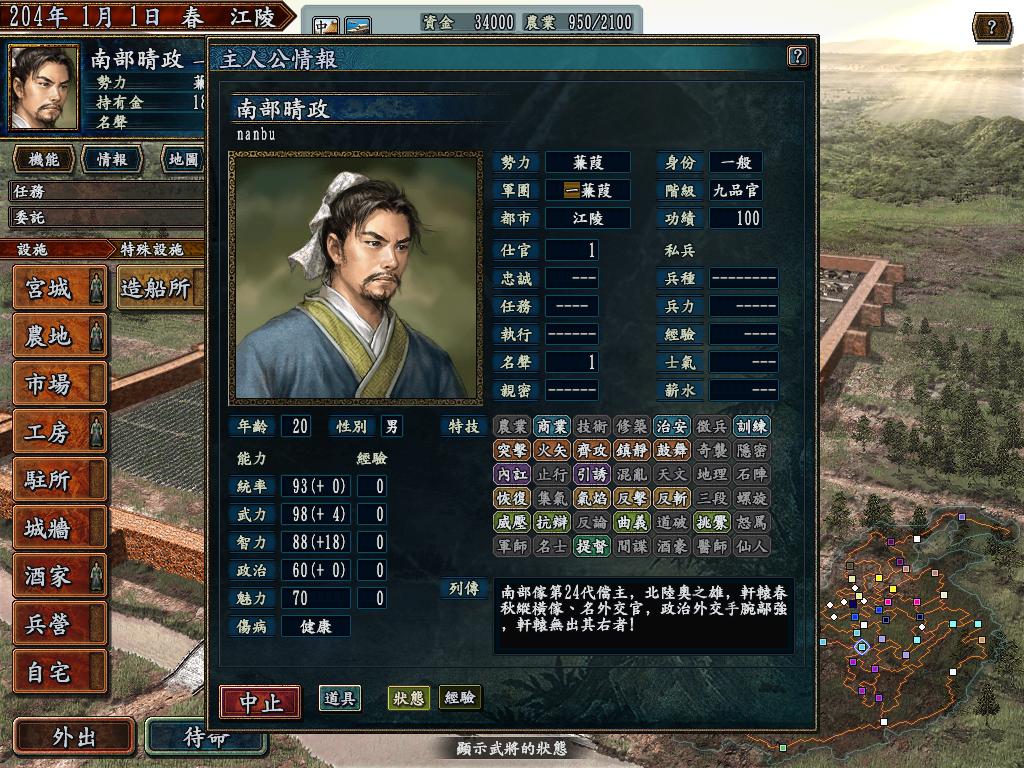Select the 宮城 palace facility
This screenshot has width=1024, height=768.
pos(59,288)
